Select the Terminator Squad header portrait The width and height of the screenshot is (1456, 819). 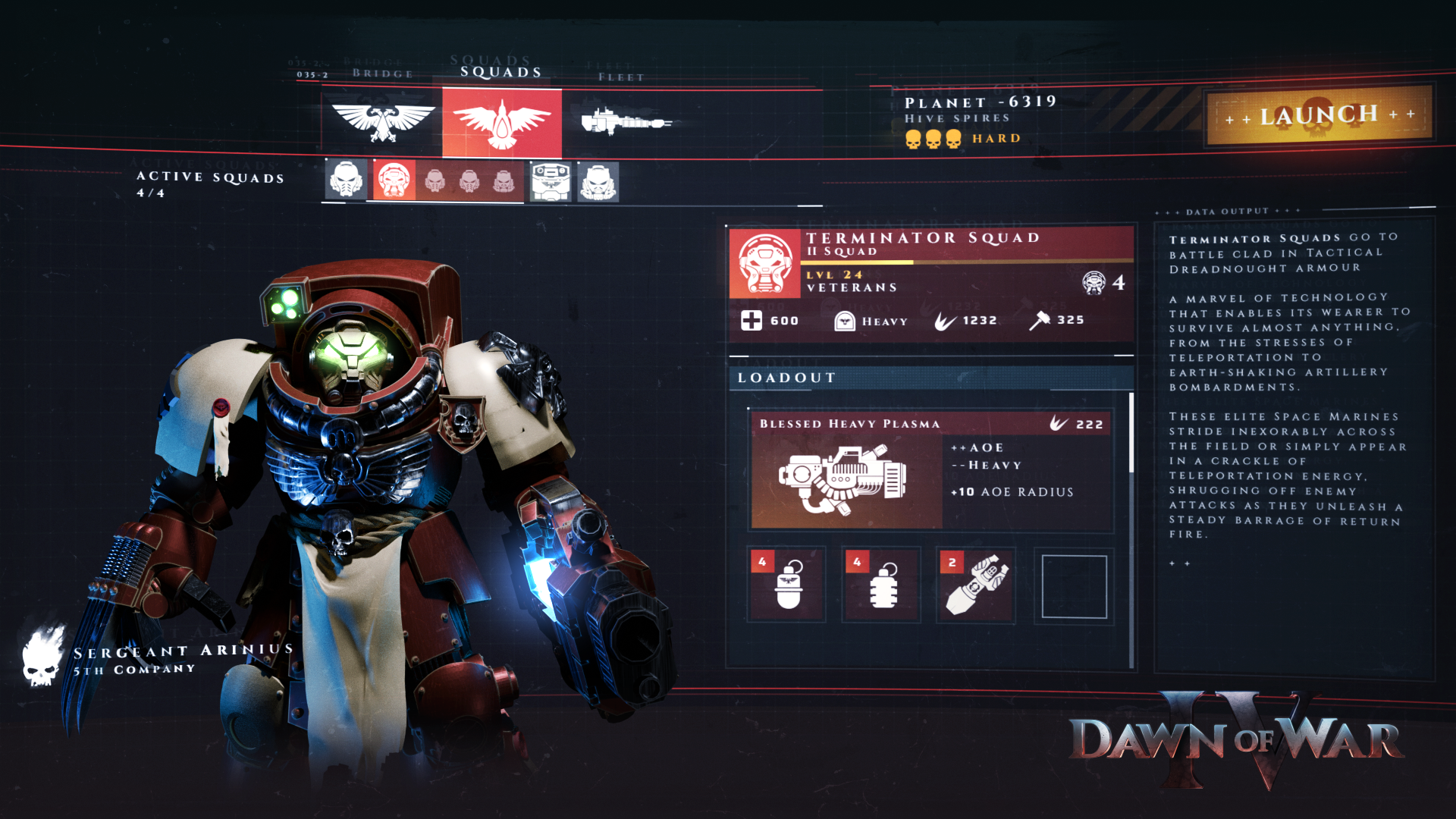764,263
